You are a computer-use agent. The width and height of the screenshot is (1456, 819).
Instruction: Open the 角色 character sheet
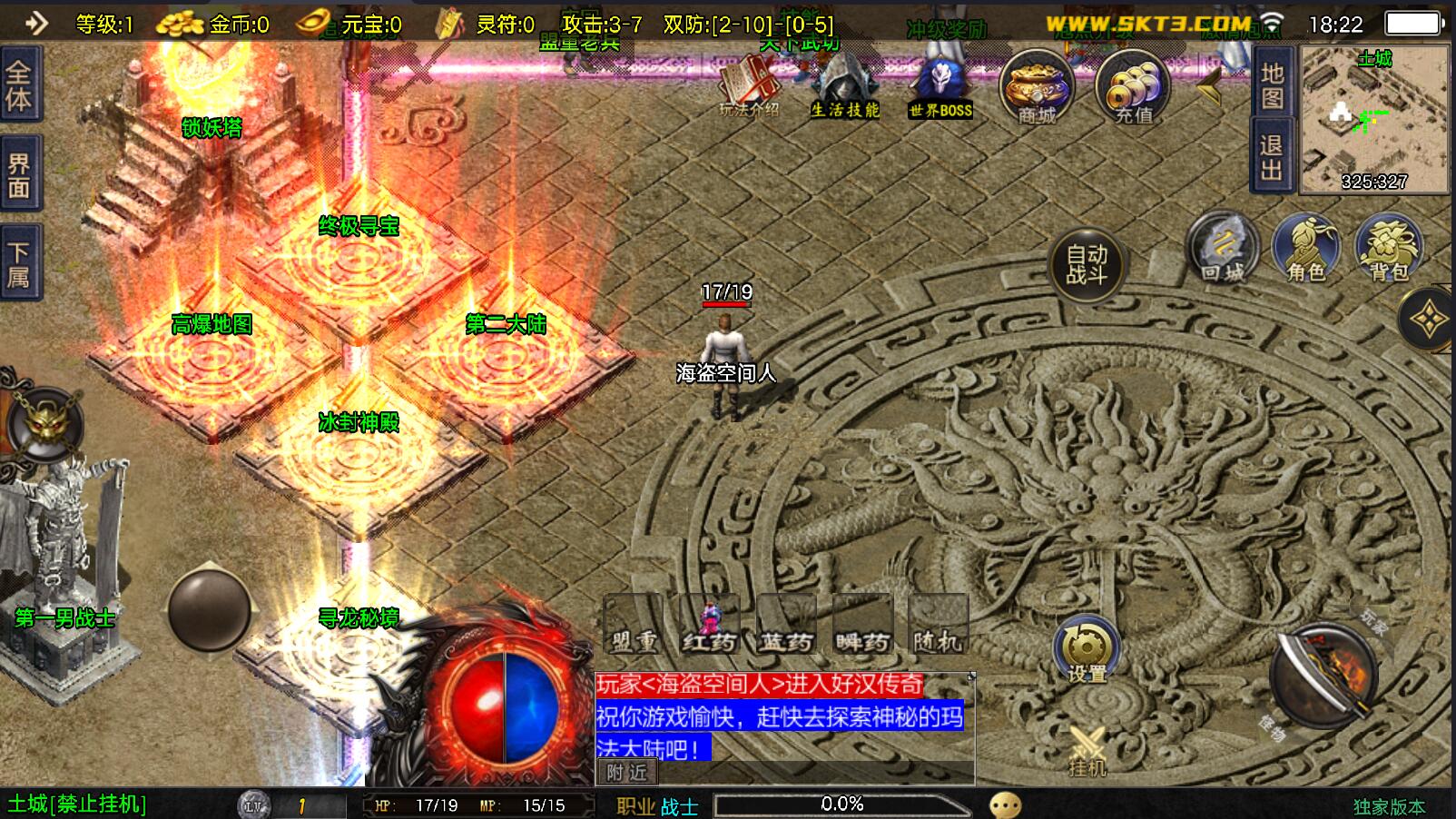coord(1306,248)
